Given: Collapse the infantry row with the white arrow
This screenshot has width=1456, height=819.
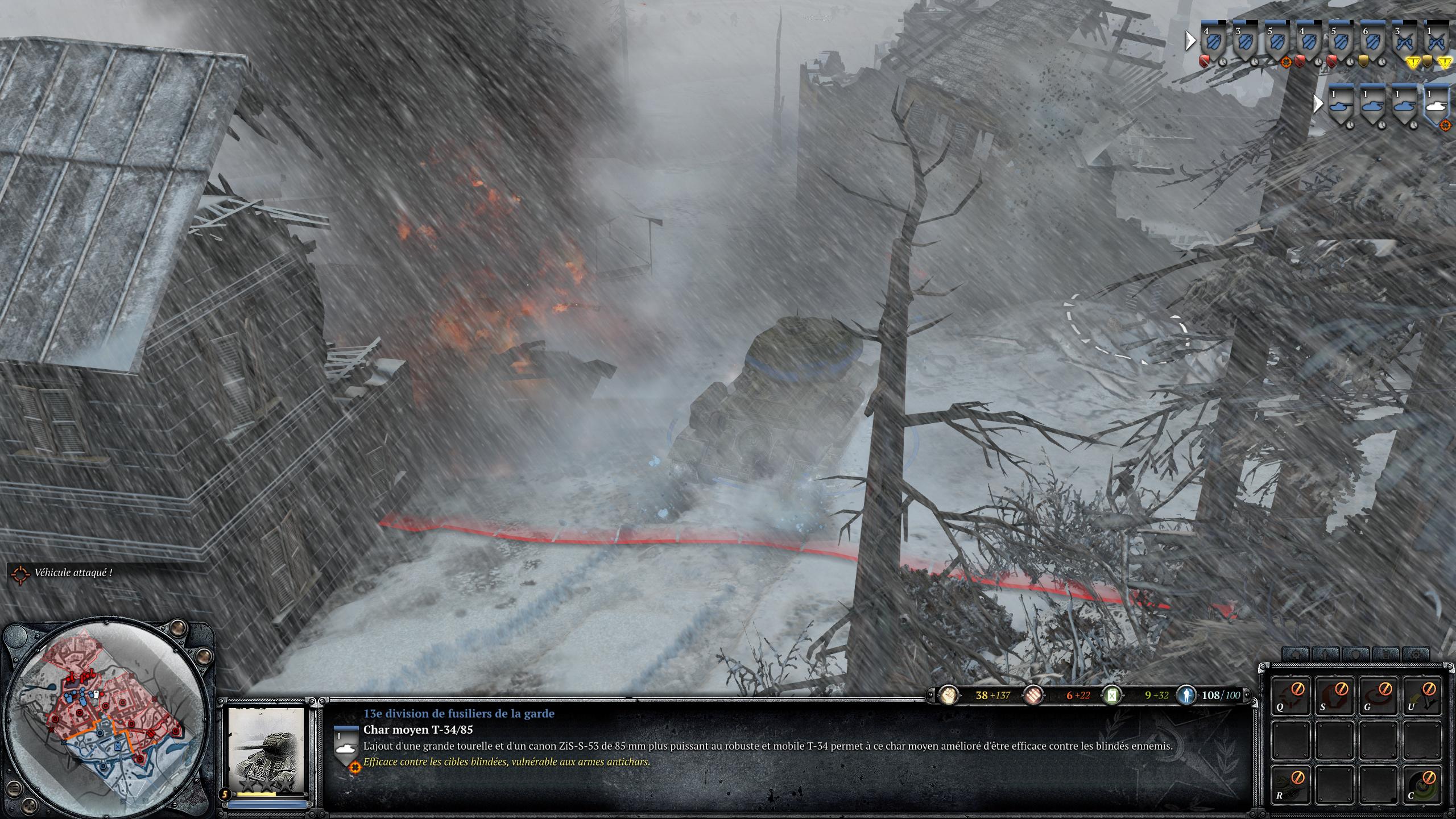Looking at the screenshot, I should tap(1190, 41).
